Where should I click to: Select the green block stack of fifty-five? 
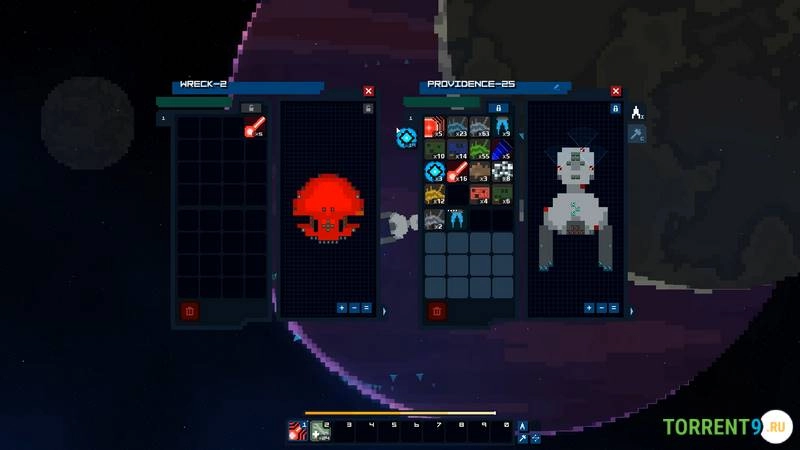tap(480, 150)
